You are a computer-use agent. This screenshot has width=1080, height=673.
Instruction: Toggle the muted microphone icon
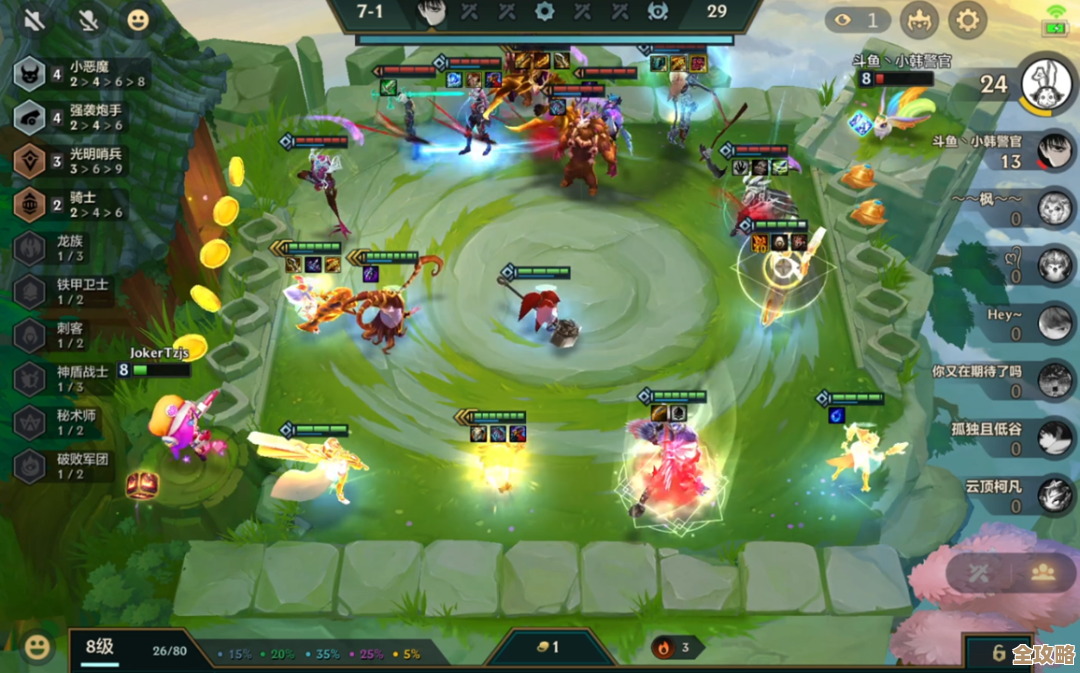tap(88, 19)
